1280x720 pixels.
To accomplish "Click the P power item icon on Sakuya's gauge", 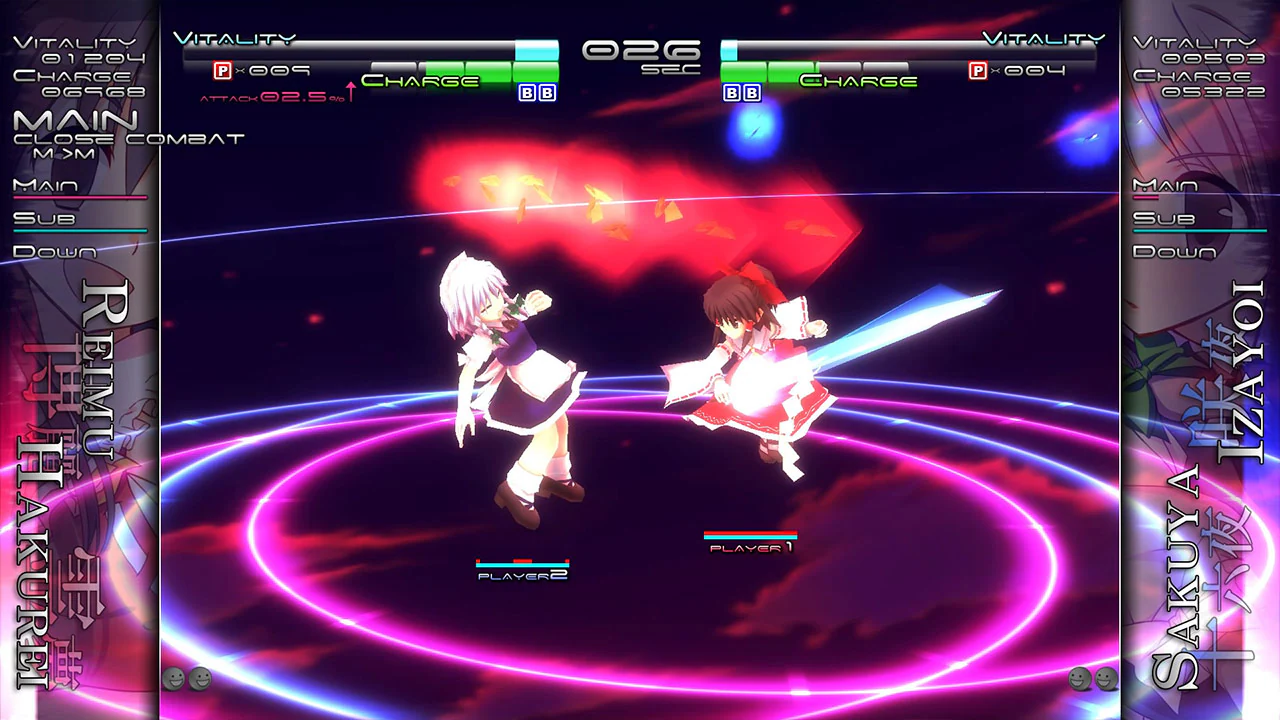I will point(980,70).
